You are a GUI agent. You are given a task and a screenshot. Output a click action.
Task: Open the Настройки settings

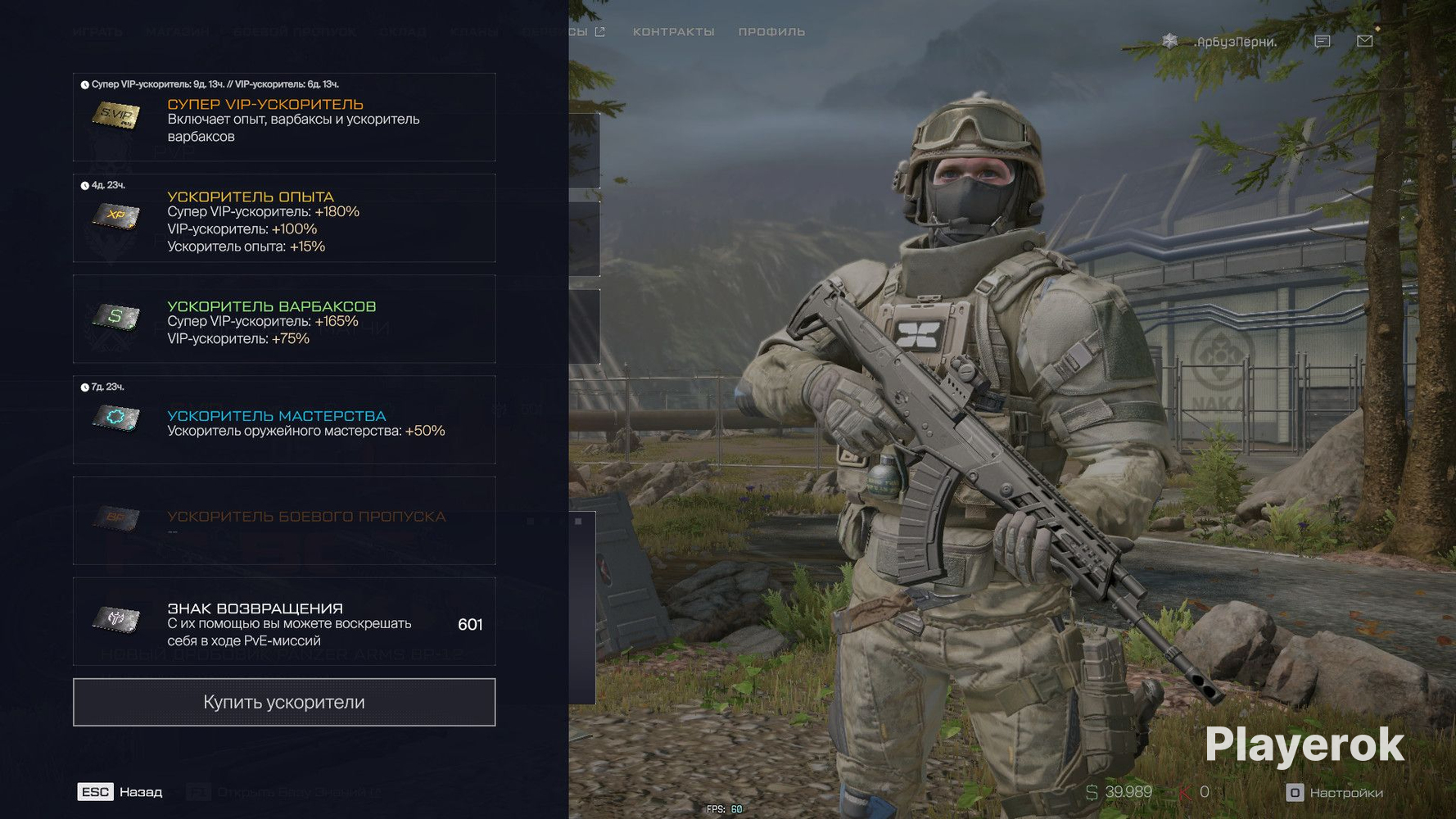[x=1335, y=793]
